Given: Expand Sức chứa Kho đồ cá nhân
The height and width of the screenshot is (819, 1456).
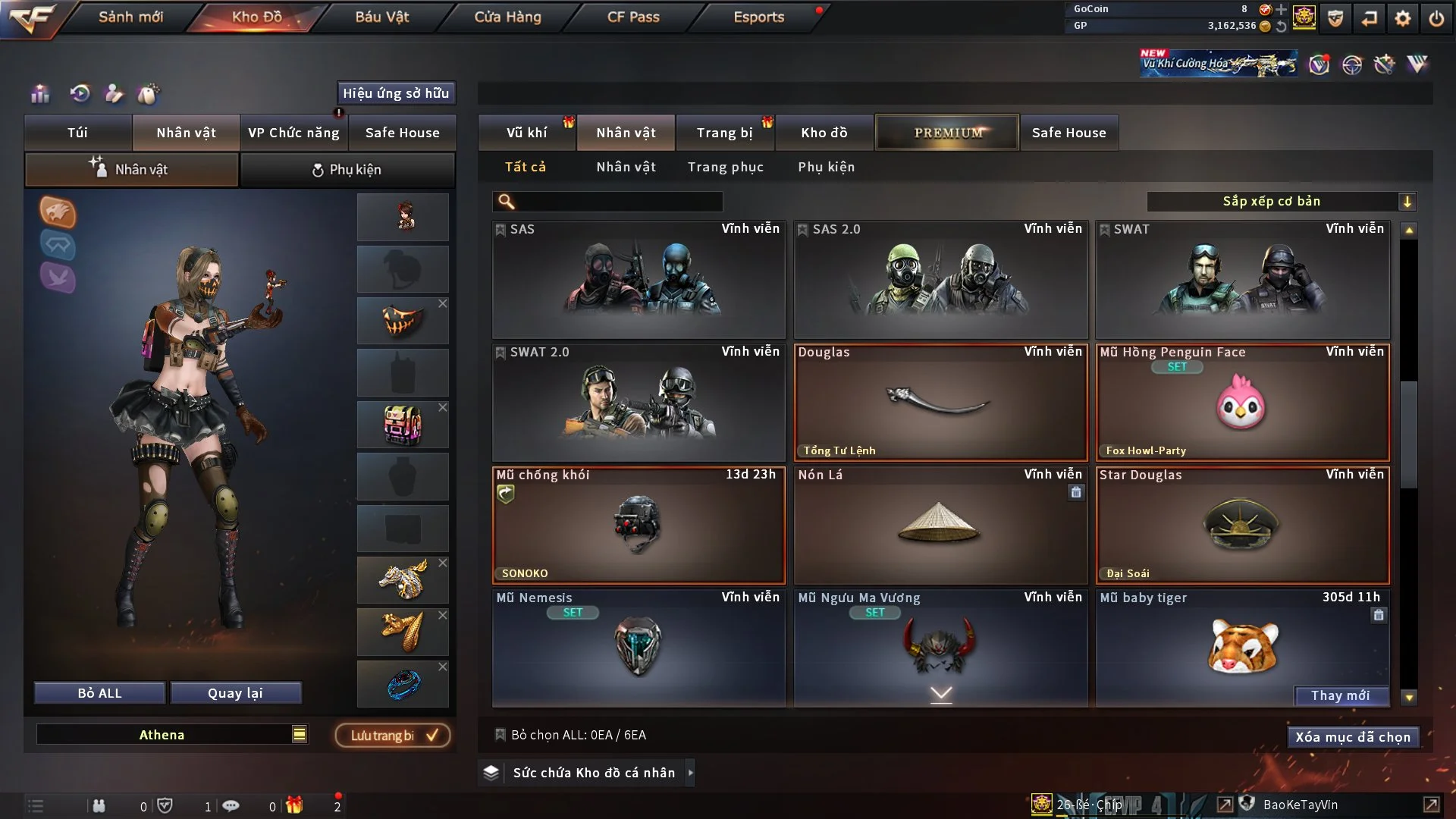Looking at the screenshot, I should click(593, 773).
